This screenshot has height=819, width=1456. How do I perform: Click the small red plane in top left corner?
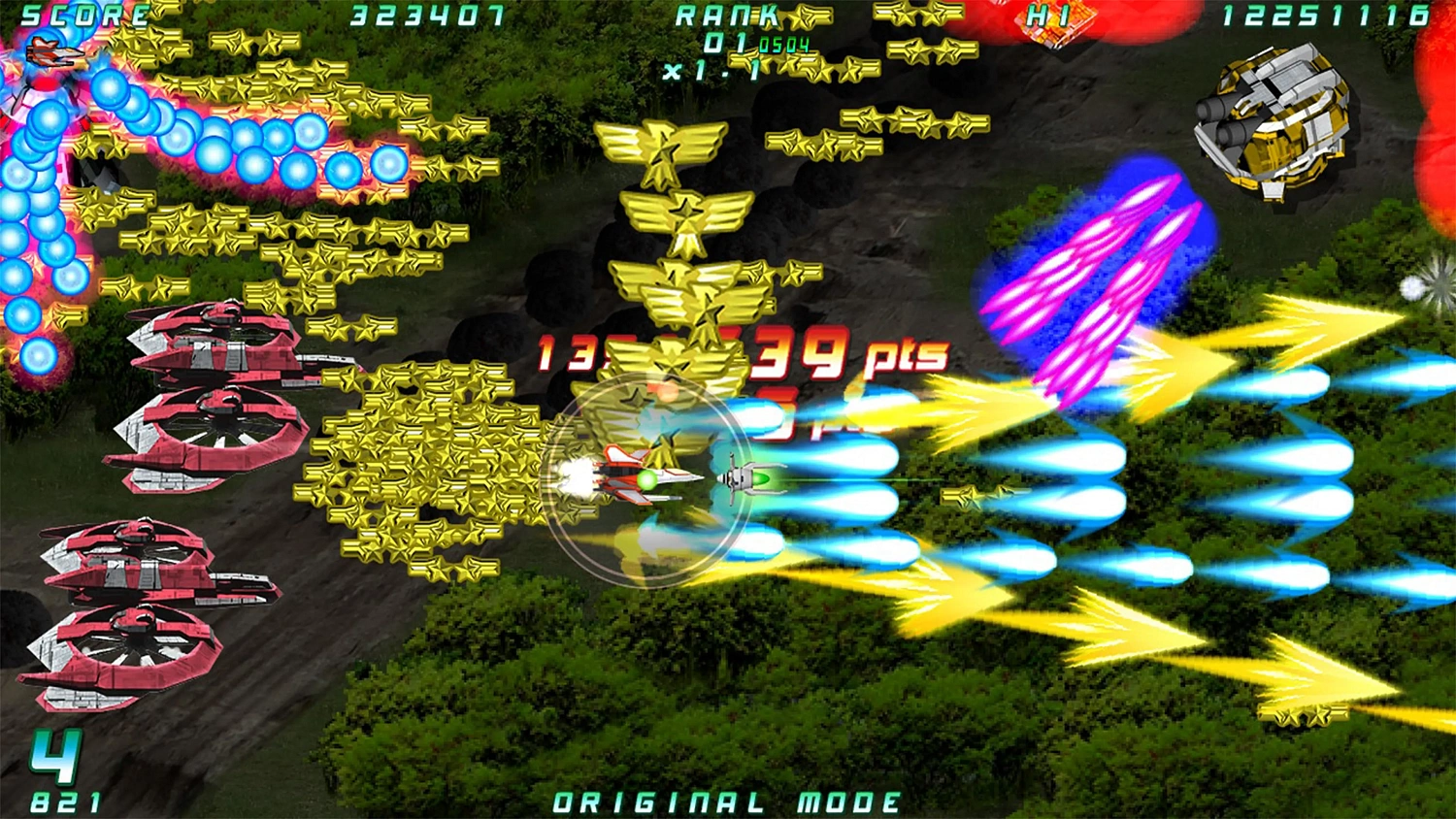(53, 53)
